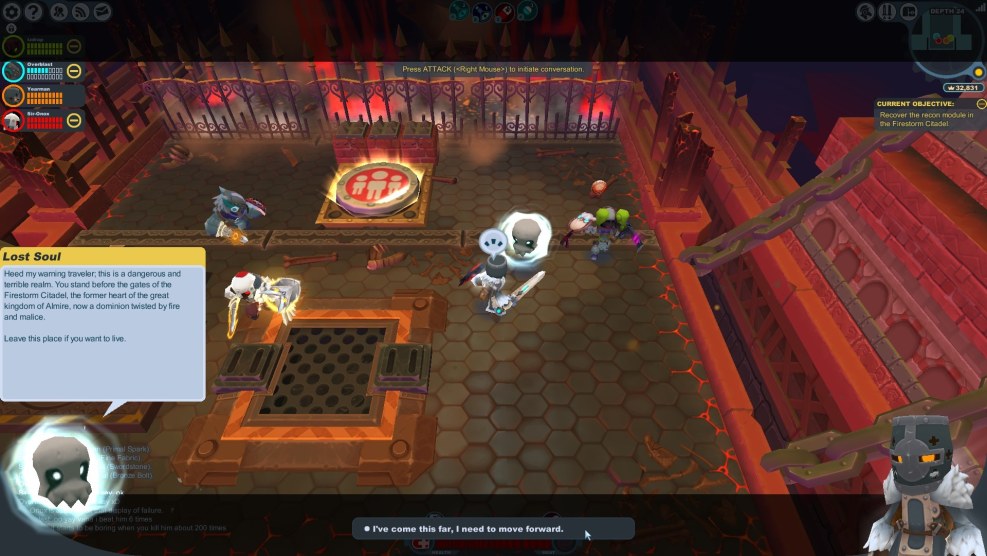The image size is (987, 556).
Task: Open the knight helmet character icon
Action: [866, 12]
